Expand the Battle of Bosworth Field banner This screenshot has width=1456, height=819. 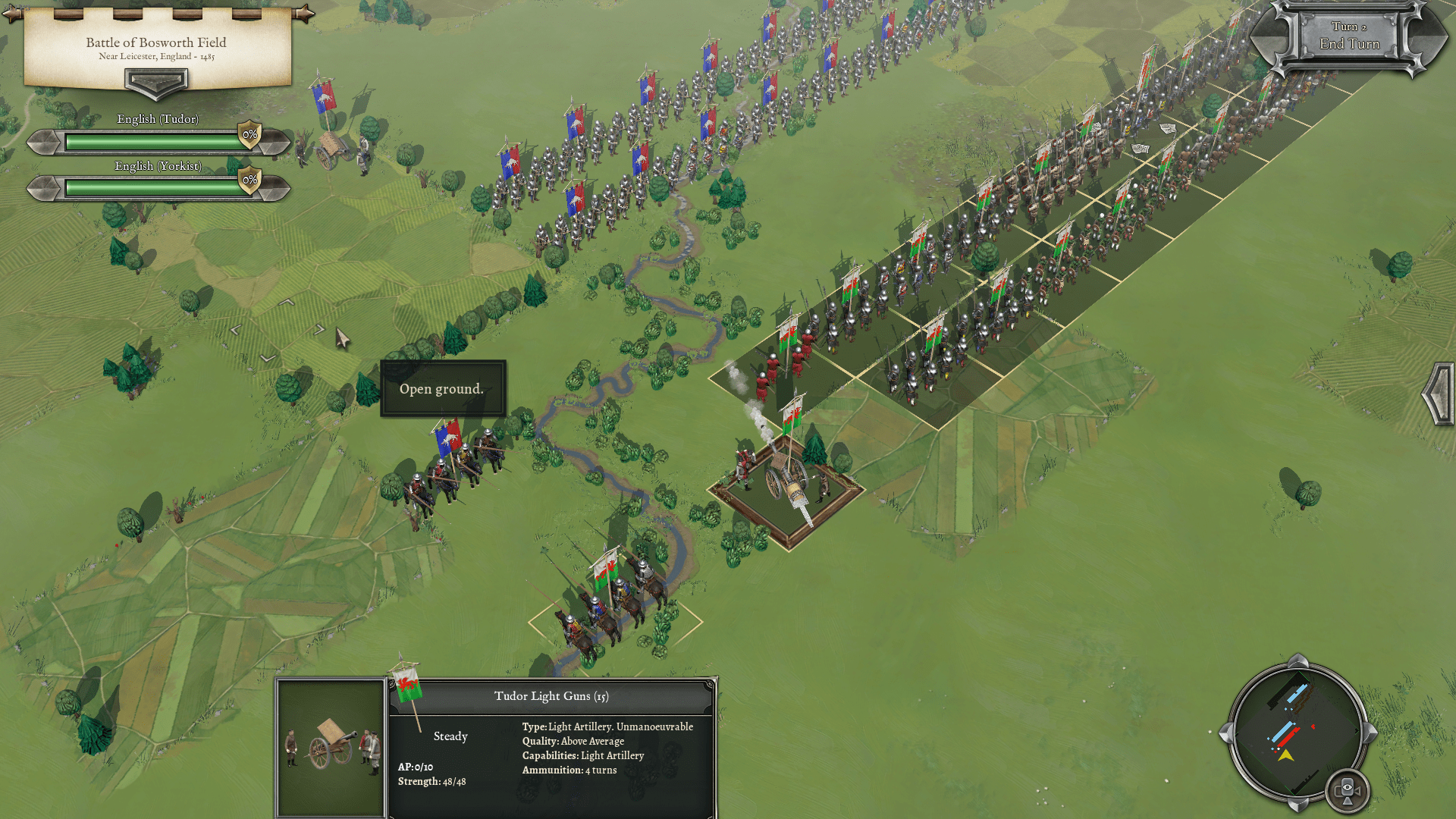point(155,82)
